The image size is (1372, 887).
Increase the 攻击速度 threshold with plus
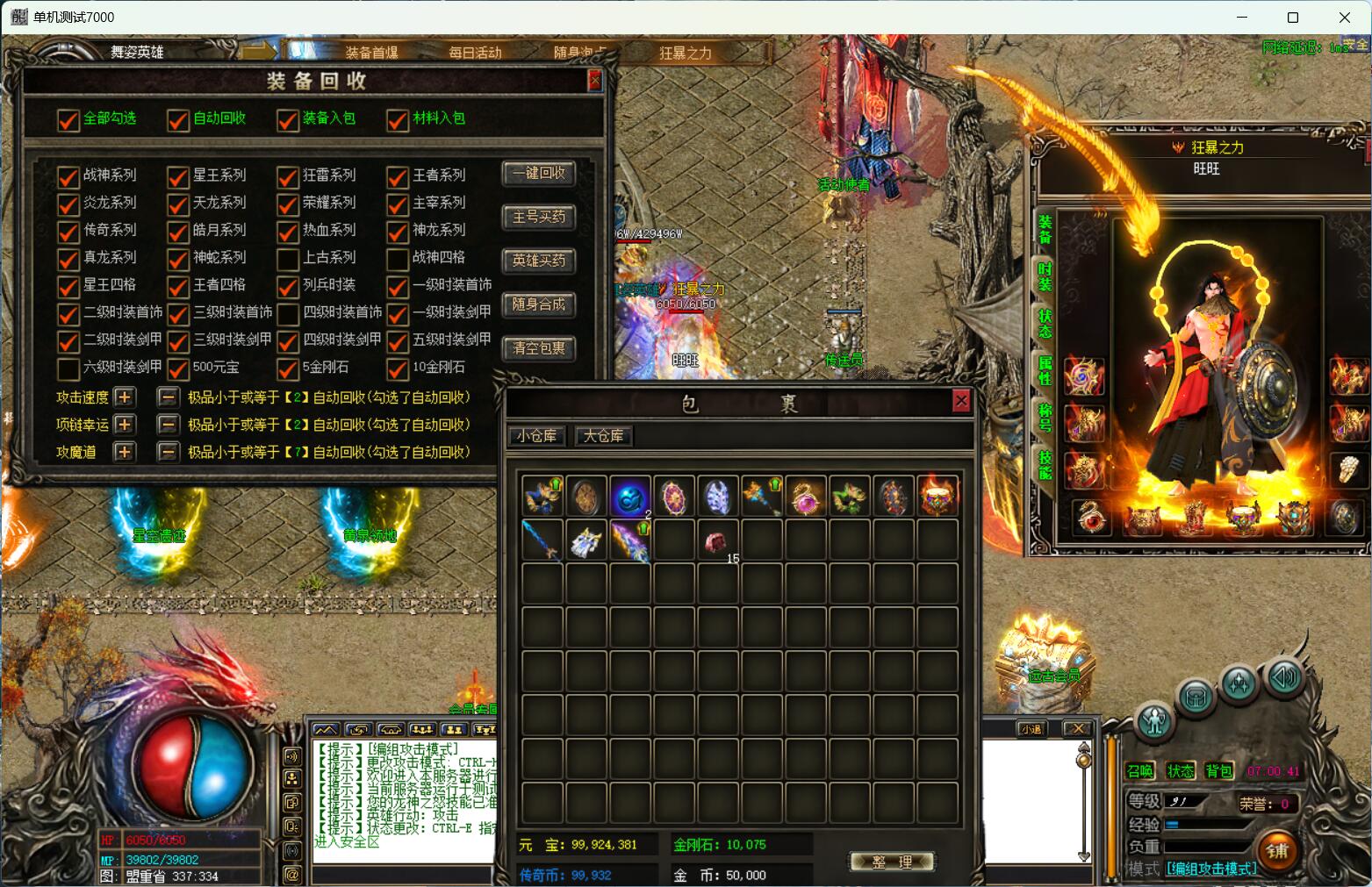[125, 397]
